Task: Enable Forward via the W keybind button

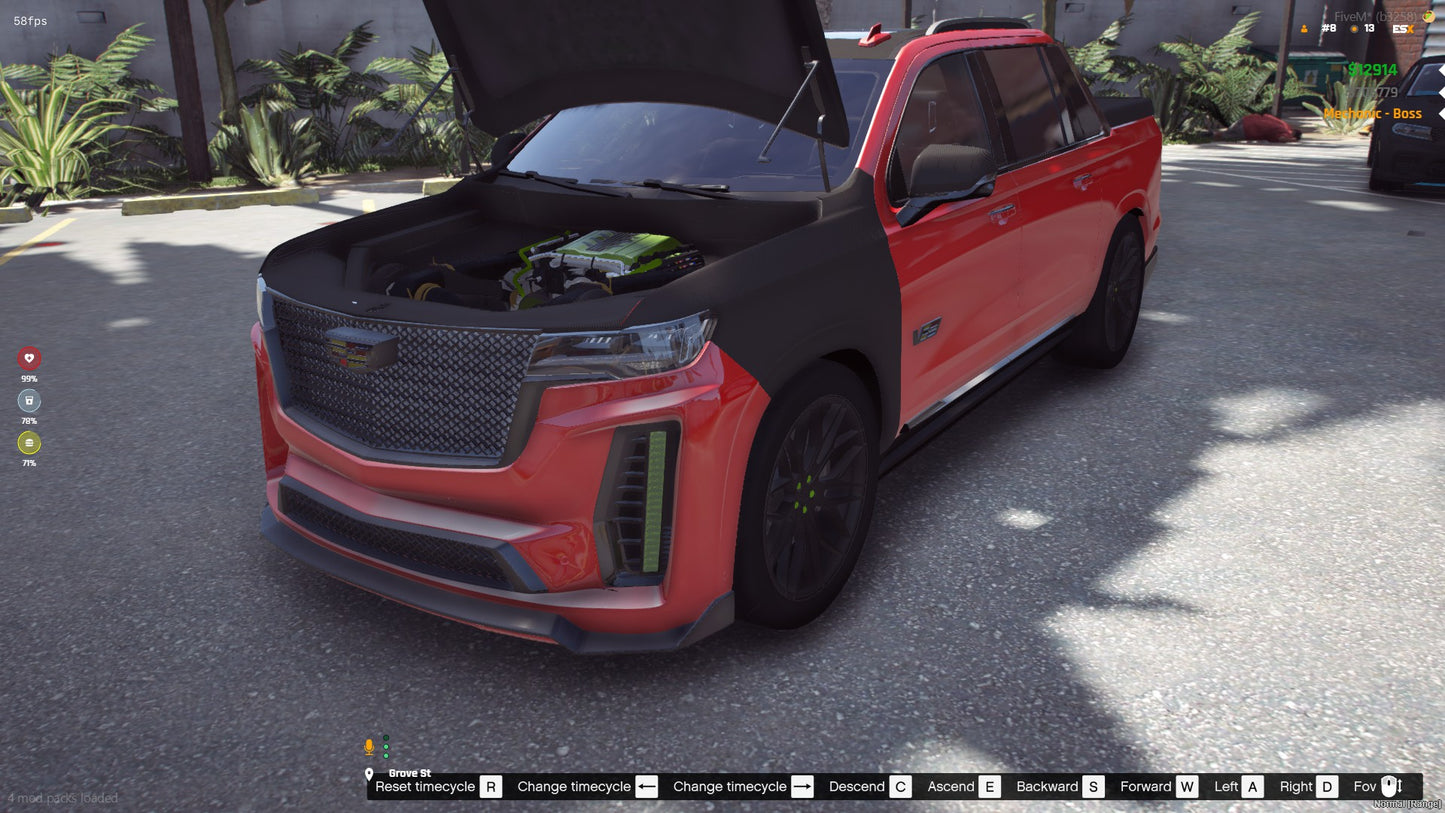Action: (x=1188, y=786)
